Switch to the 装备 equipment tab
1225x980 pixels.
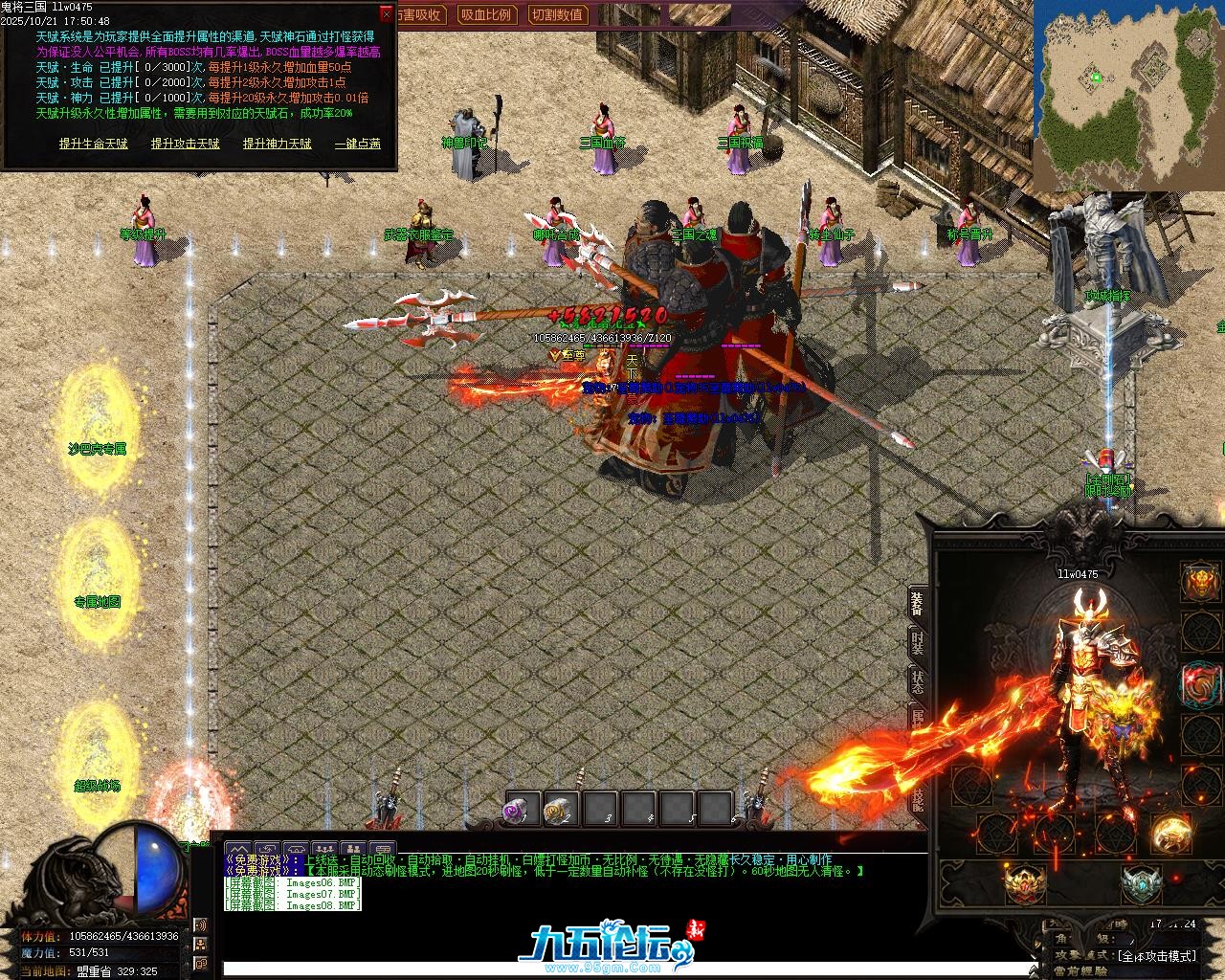pyautogui.click(x=917, y=603)
